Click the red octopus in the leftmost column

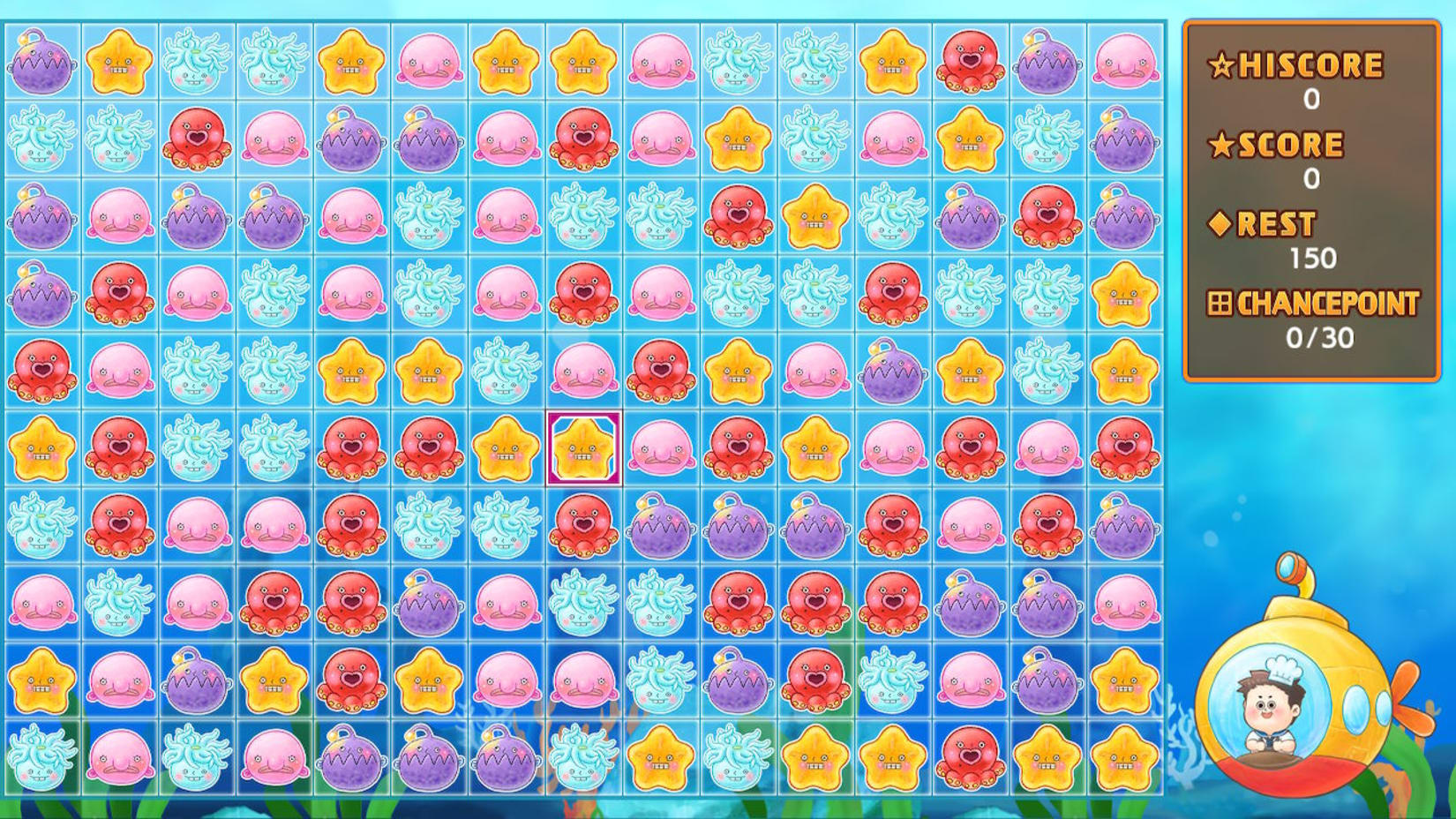point(42,371)
